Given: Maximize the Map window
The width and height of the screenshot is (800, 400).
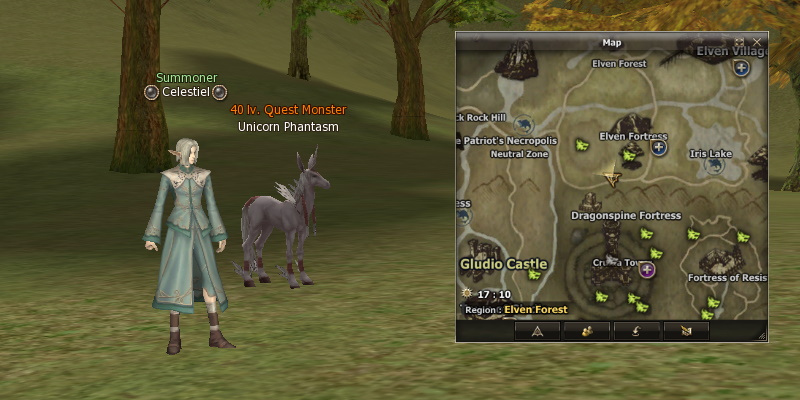Looking at the screenshot, I should [x=740, y=42].
